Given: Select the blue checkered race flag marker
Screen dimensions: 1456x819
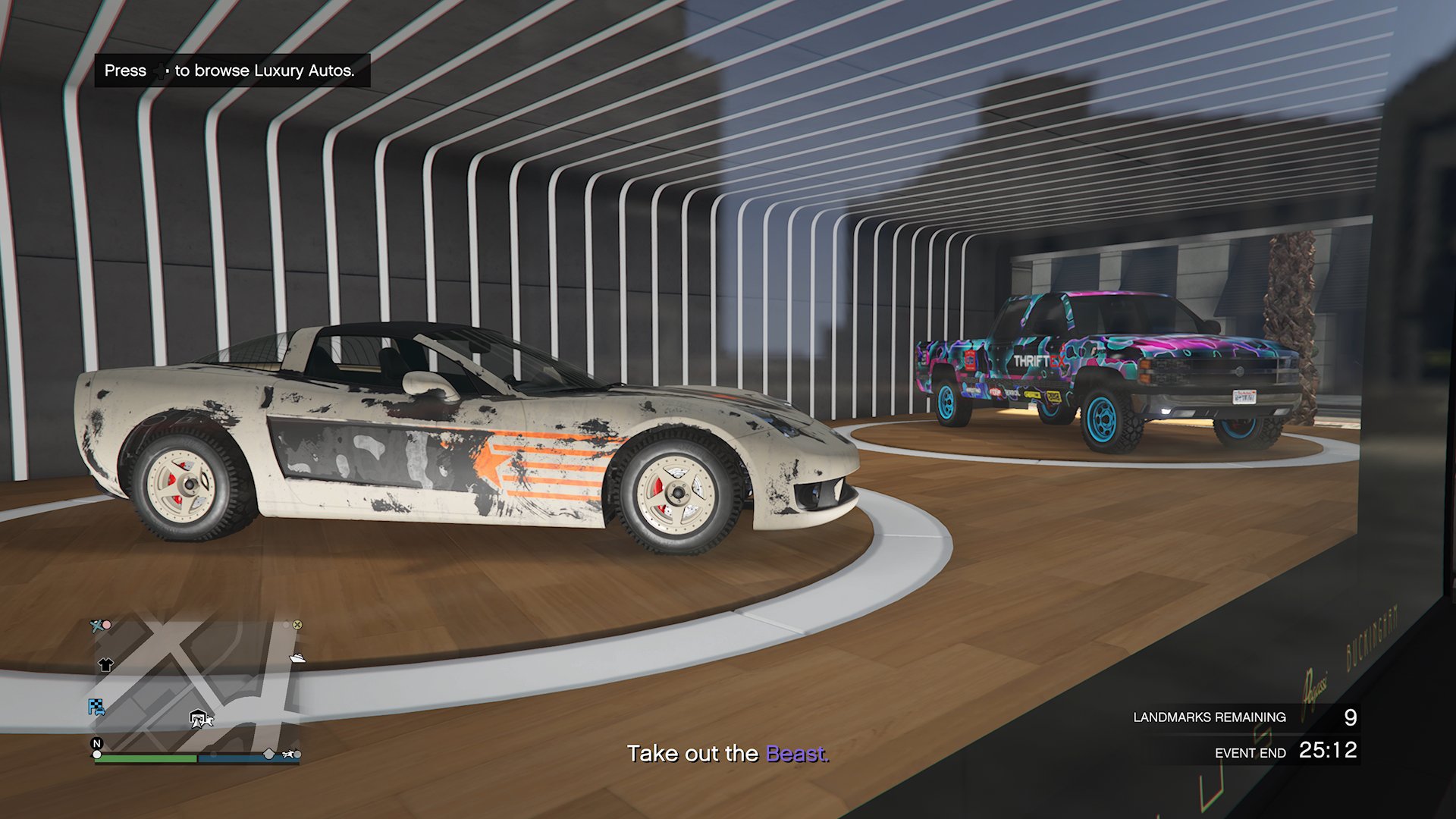Looking at the screenshot, I should [x=96, y=708].
